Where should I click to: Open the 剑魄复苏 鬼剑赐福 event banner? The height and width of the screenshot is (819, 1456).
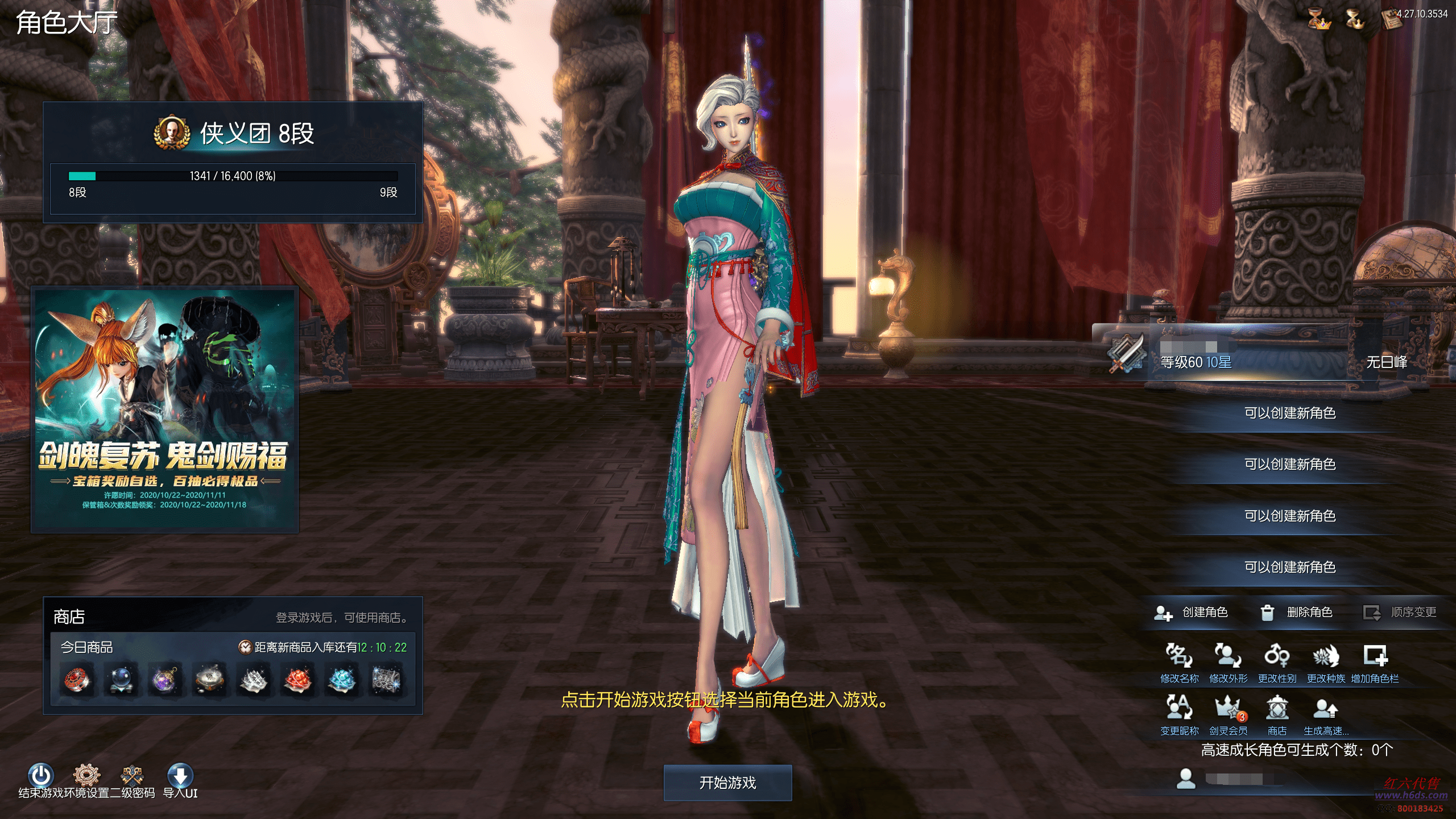(165, 409)
